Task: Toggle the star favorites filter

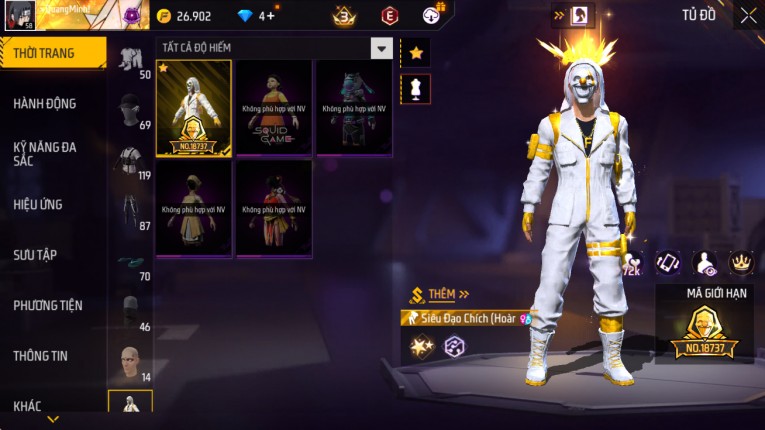Action: pyautogui.click(x=416, y=53)
